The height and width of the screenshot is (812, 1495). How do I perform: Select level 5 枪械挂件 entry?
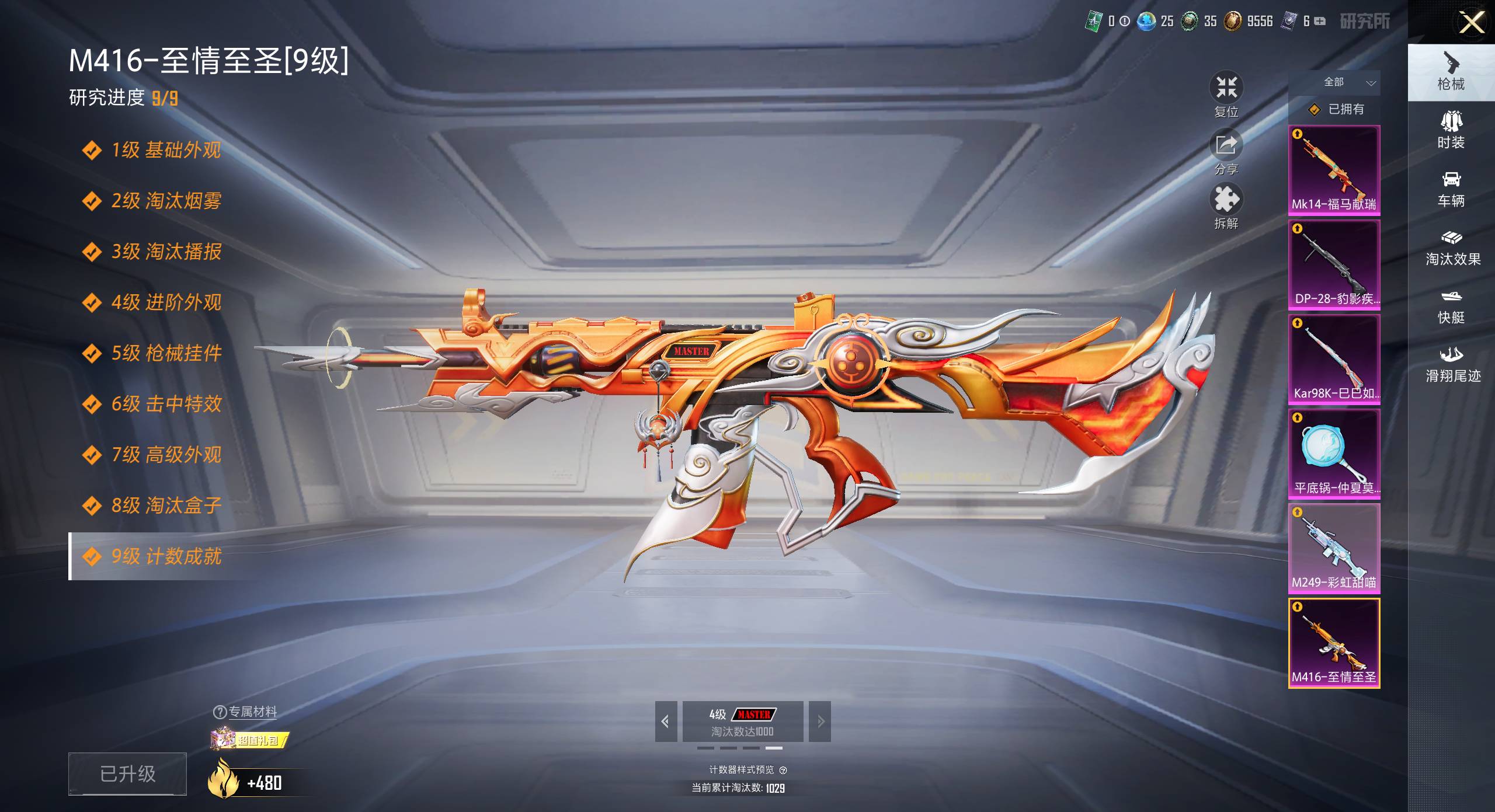click(x=166, y=353)
